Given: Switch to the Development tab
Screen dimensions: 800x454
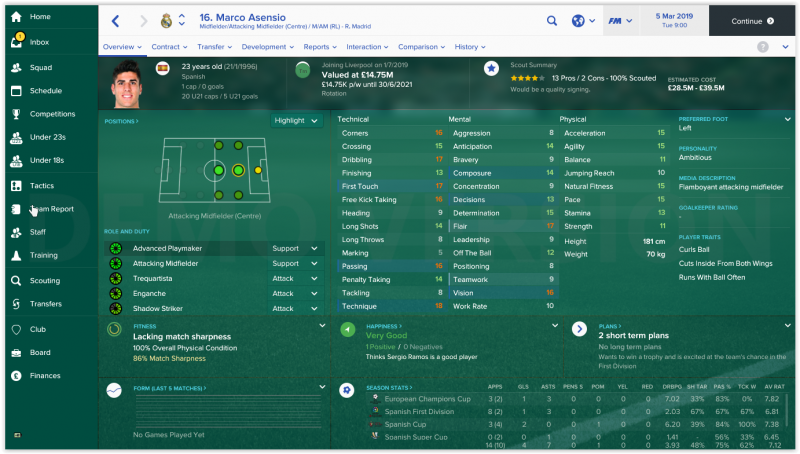Looking at the screenshot, I should coord(268,47).
